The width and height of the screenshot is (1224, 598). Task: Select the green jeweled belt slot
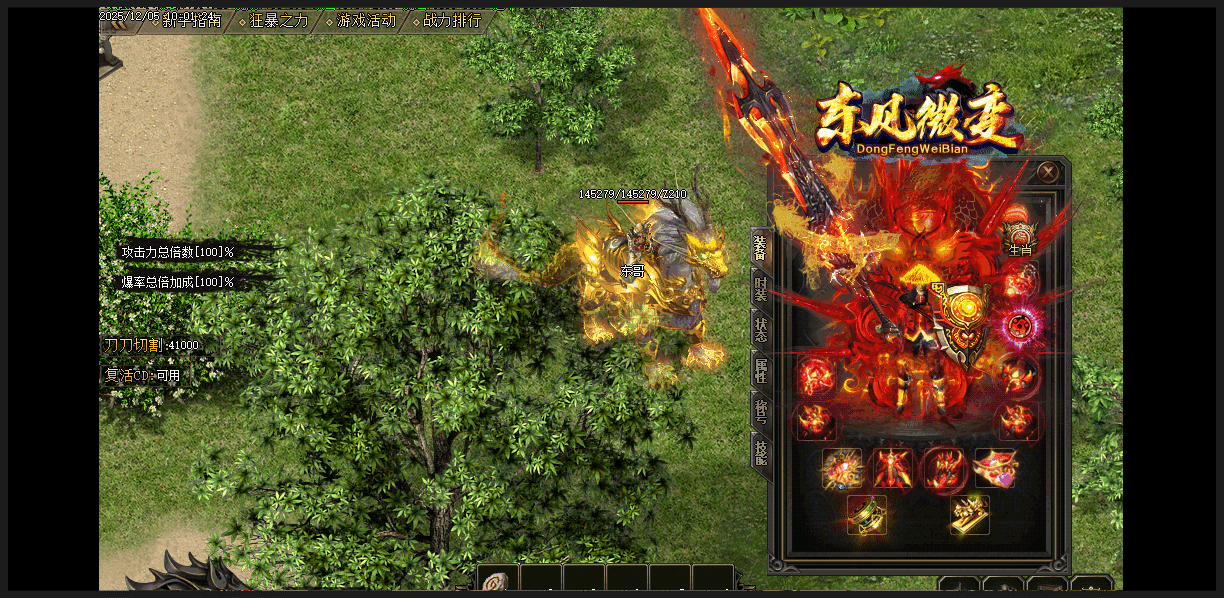[x=867, y=514]
